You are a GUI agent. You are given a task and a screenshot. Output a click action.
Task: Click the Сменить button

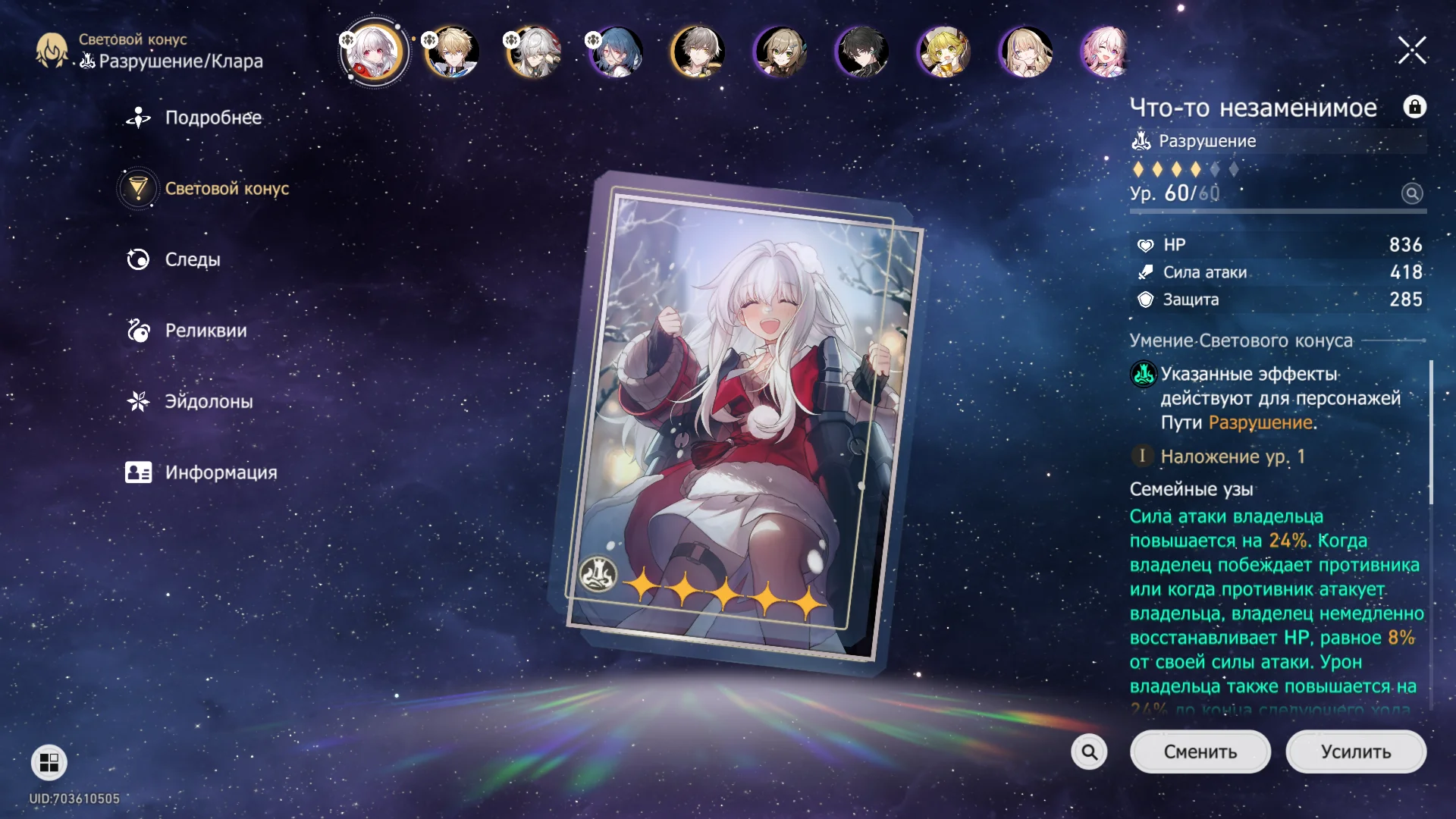(1200, 752)
